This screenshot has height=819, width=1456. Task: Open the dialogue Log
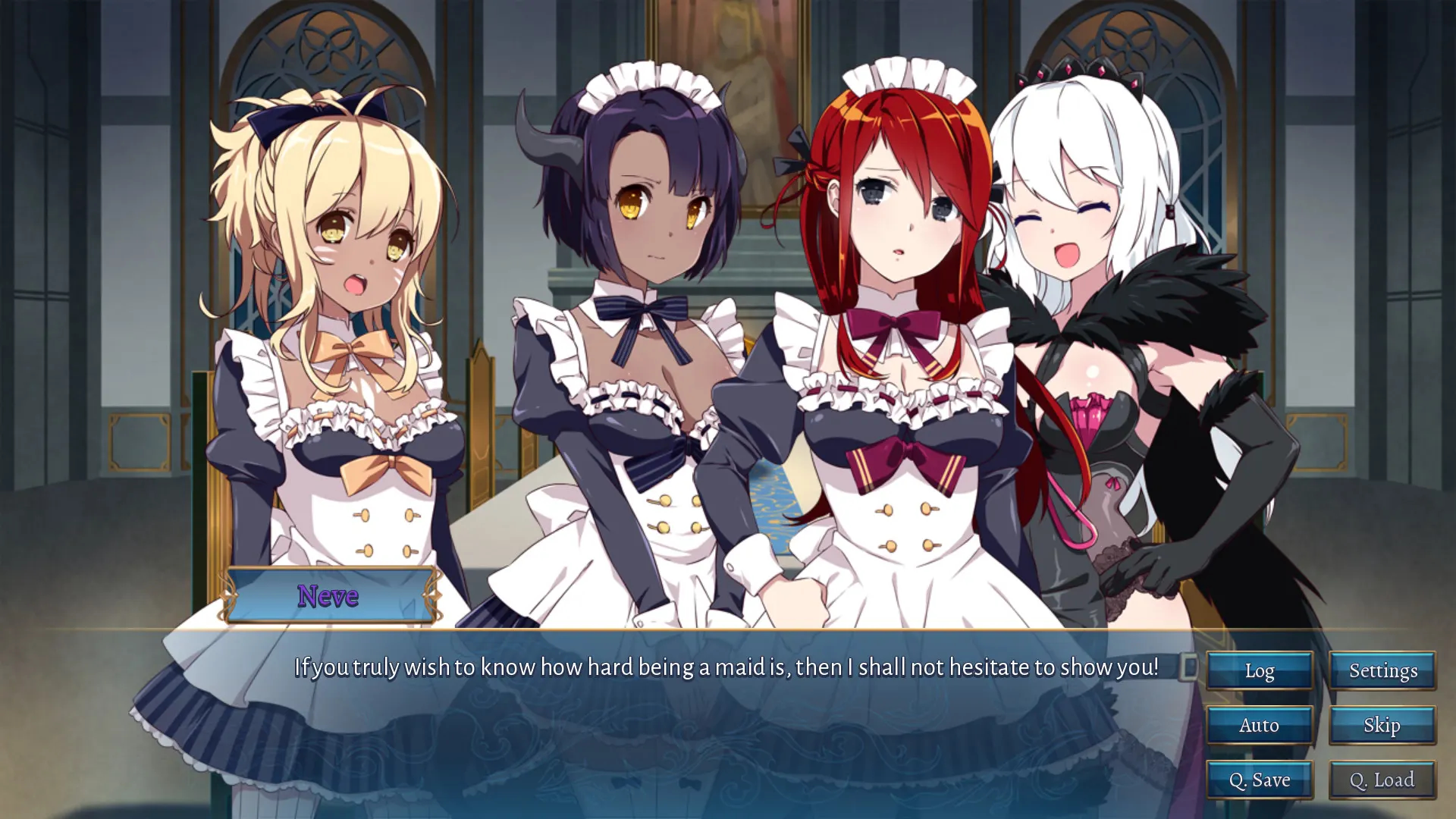tap(1259, 670)
